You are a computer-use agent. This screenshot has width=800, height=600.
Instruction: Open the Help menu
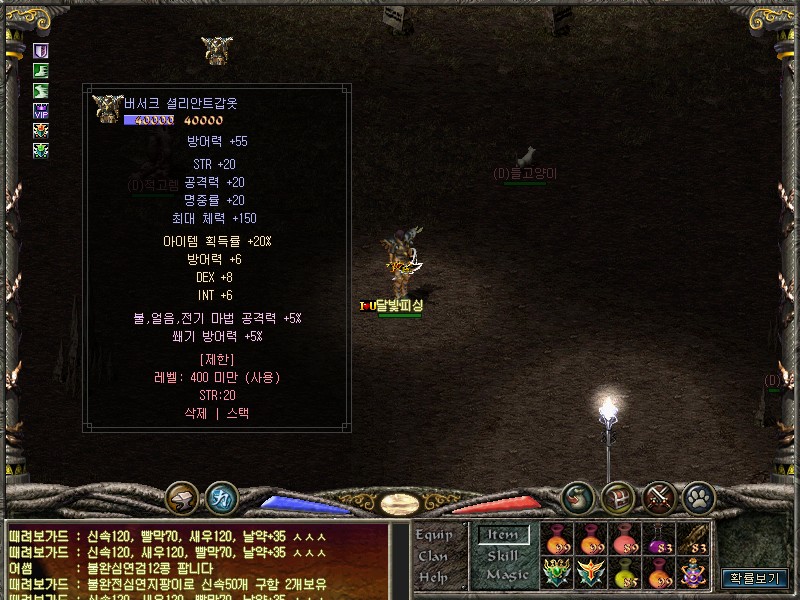(433, 577)
